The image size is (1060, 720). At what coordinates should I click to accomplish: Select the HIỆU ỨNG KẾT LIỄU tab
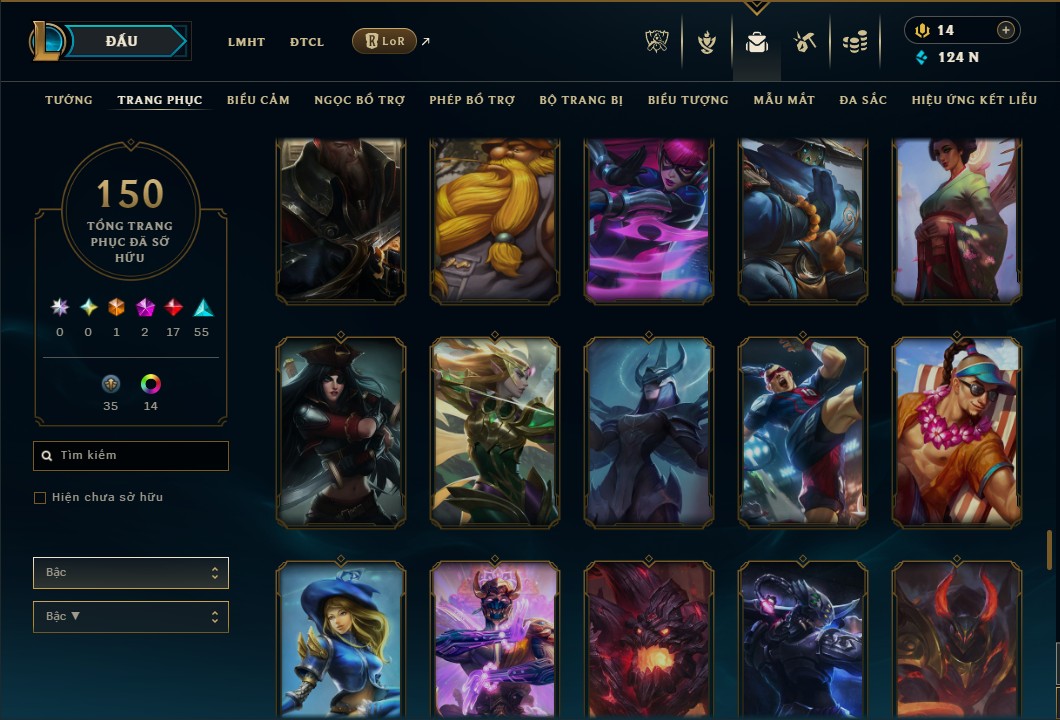975,100
